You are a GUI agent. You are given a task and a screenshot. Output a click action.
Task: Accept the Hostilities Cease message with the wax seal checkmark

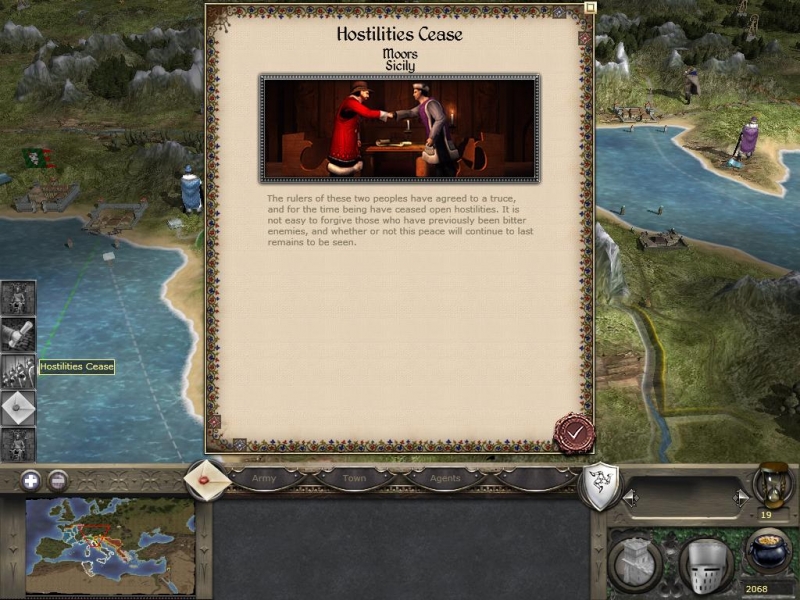(574, 433)
